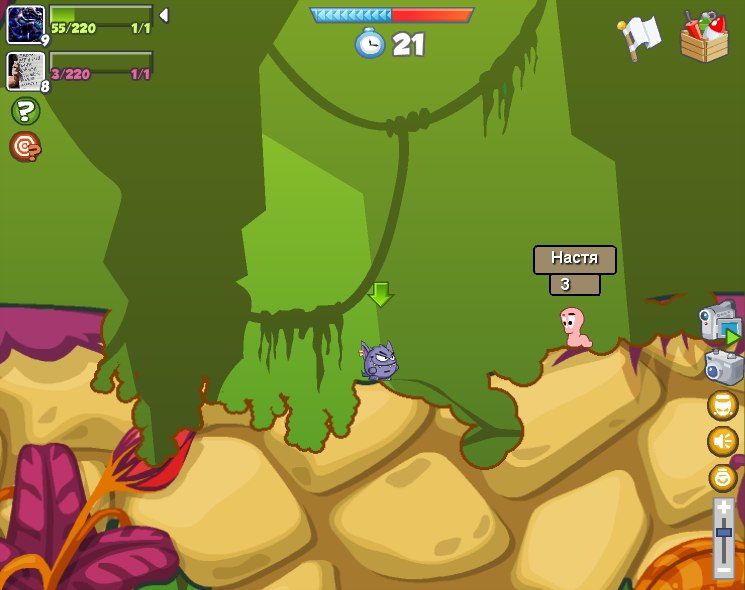
Task: Surrender with the white flag icon
Action: click(640, 36)
